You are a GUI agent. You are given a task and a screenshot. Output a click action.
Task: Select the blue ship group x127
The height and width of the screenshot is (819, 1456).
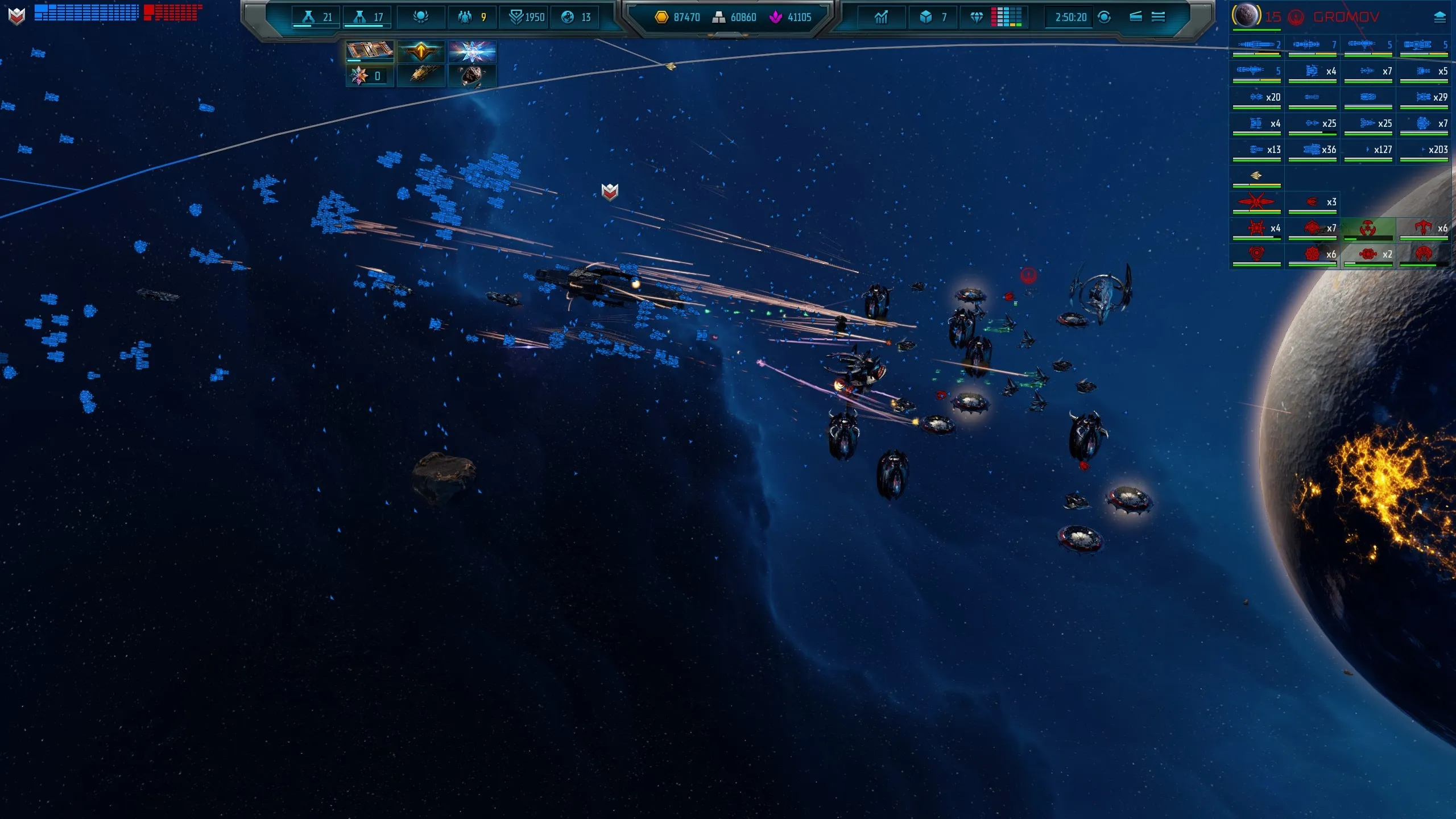pyautogui.click(x=1368, y=150)
